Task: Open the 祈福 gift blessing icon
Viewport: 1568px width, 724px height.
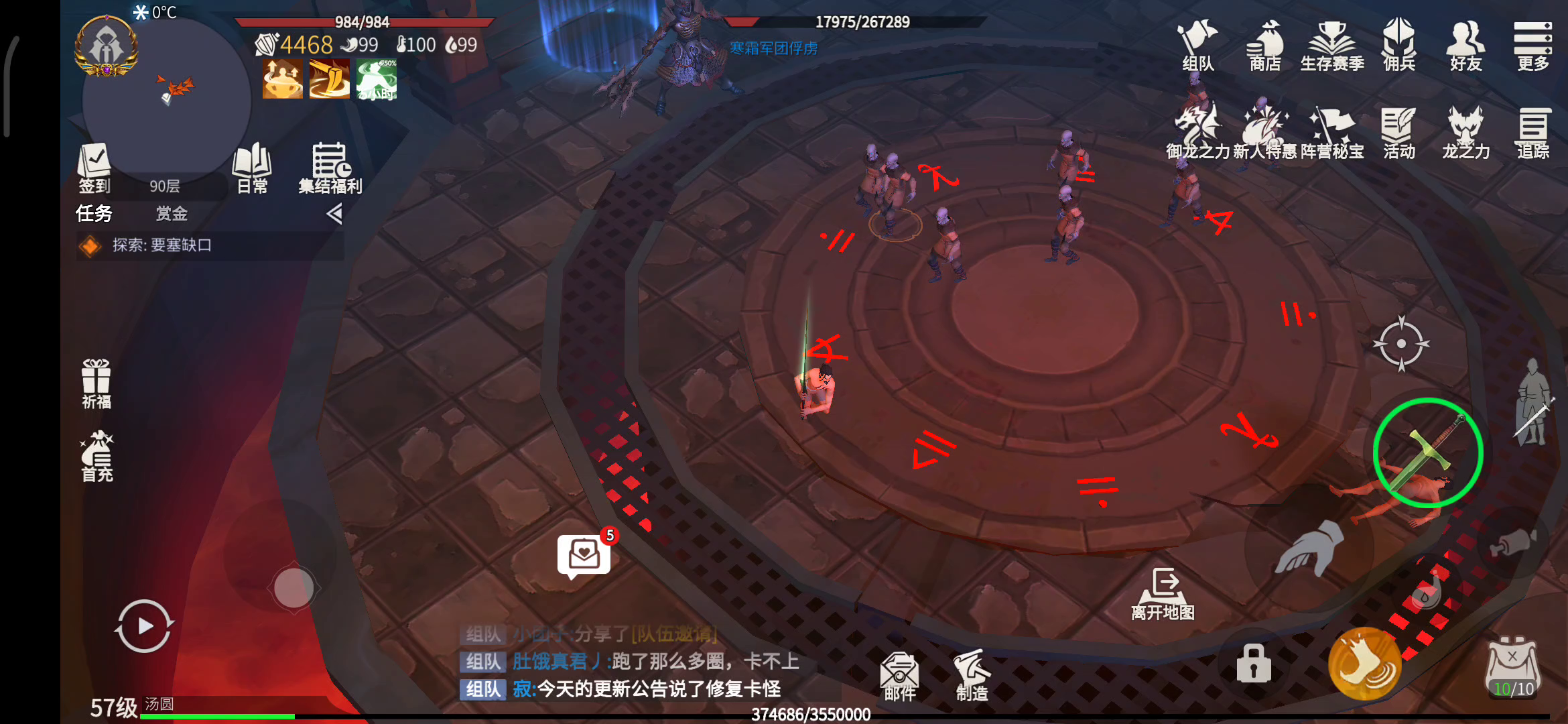Action: tap(96, 383)
